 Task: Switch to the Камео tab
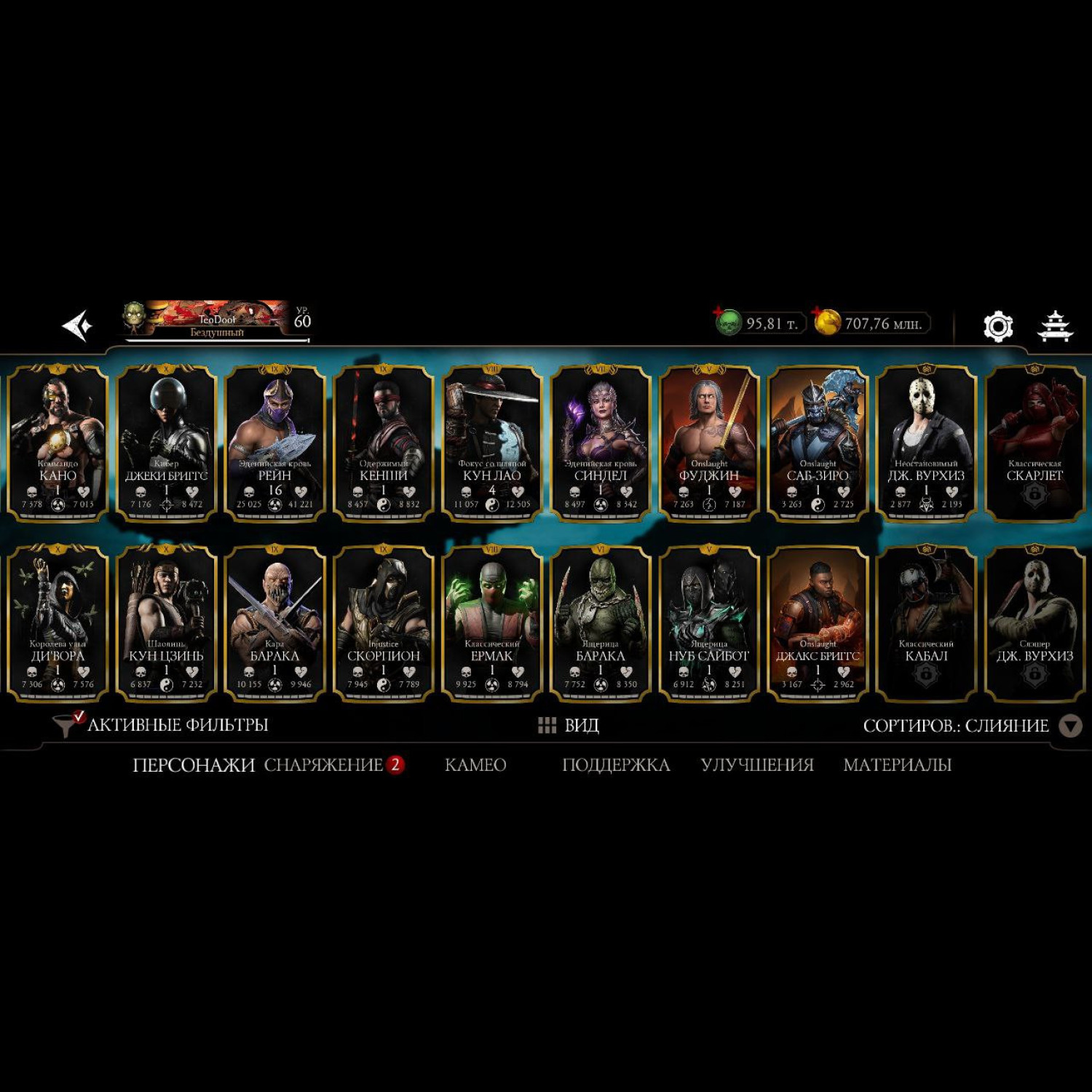coord(475,764)
